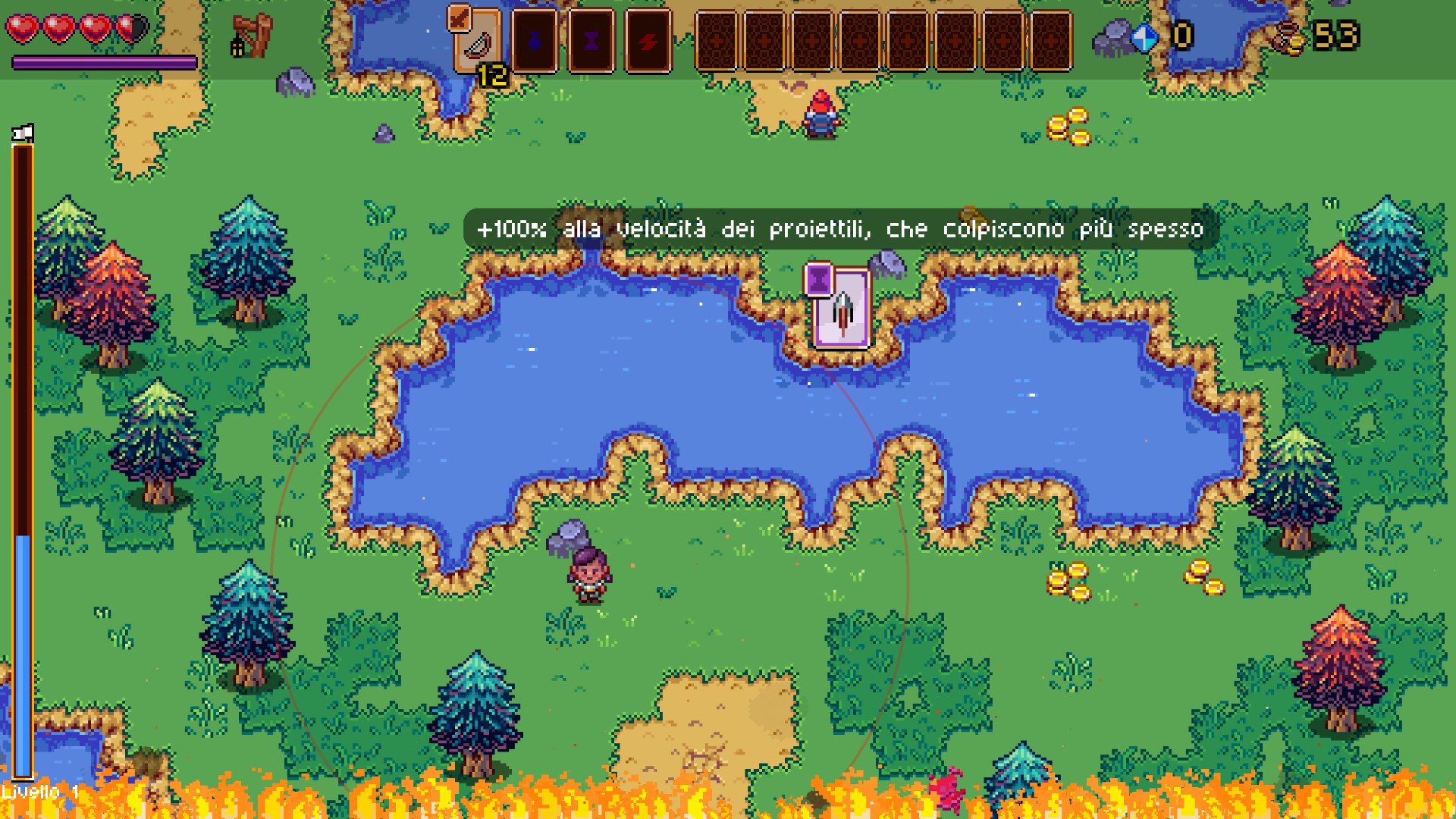Select the red lightning bolt card slot
Viewport: 1456px width, 819px height.
(x=648, y=42)
